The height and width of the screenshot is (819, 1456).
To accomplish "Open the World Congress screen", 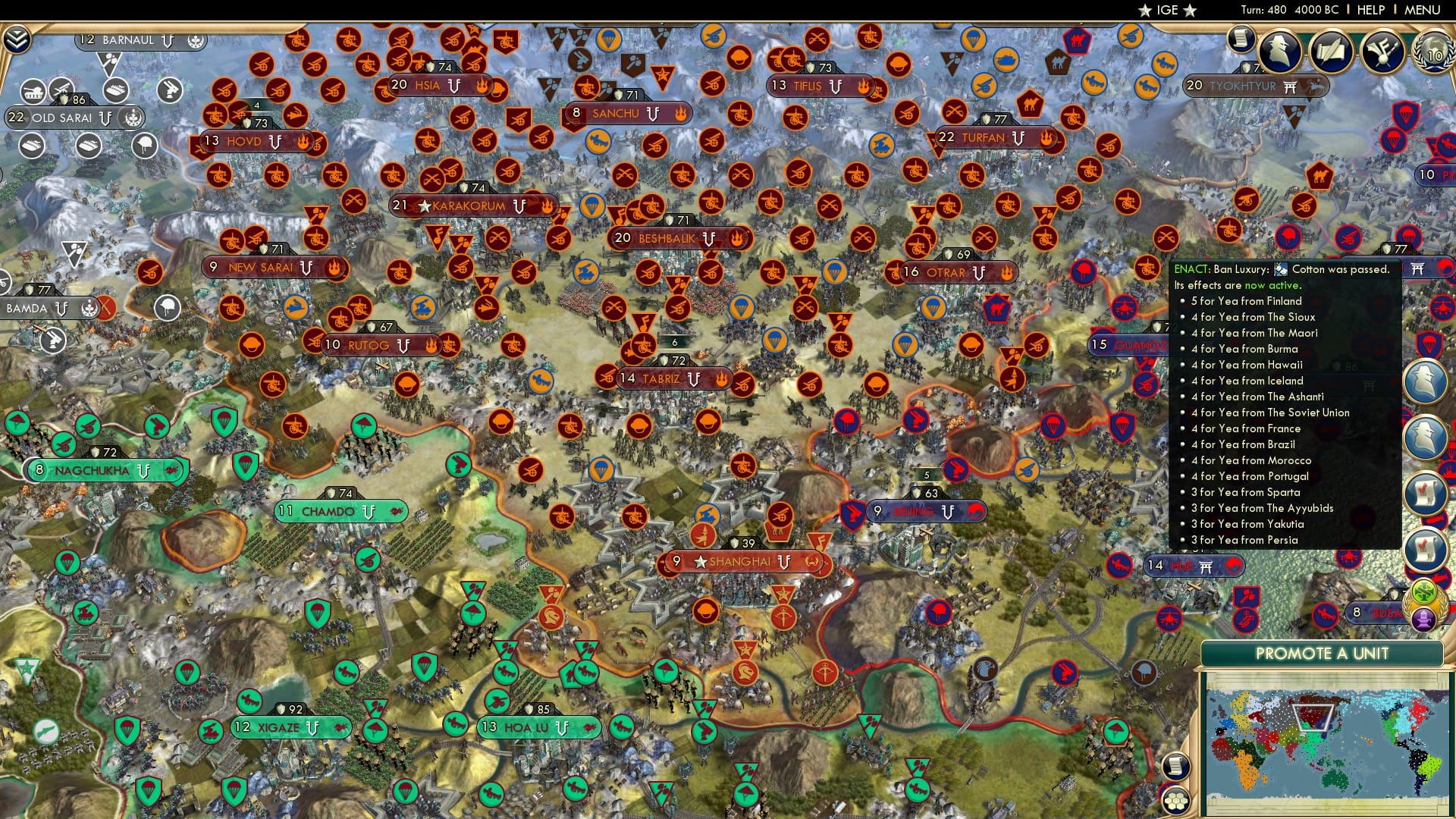I will pos(1432,55).
